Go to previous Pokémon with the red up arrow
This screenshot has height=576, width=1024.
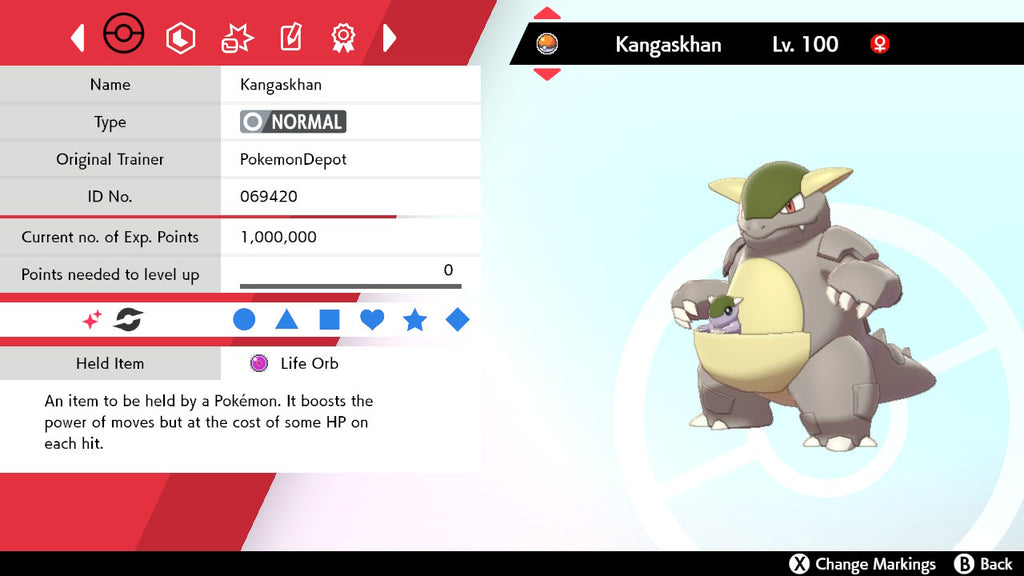click(547, 14)
